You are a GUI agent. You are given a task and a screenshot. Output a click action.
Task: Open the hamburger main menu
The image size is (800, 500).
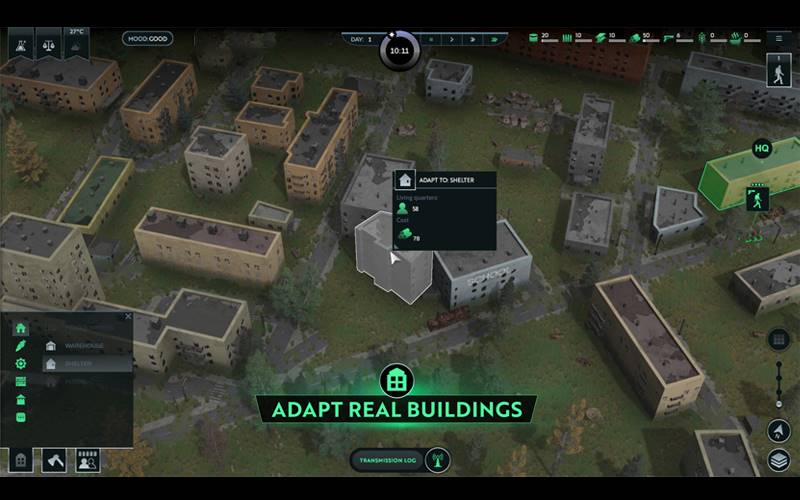(x=779, y=39)
